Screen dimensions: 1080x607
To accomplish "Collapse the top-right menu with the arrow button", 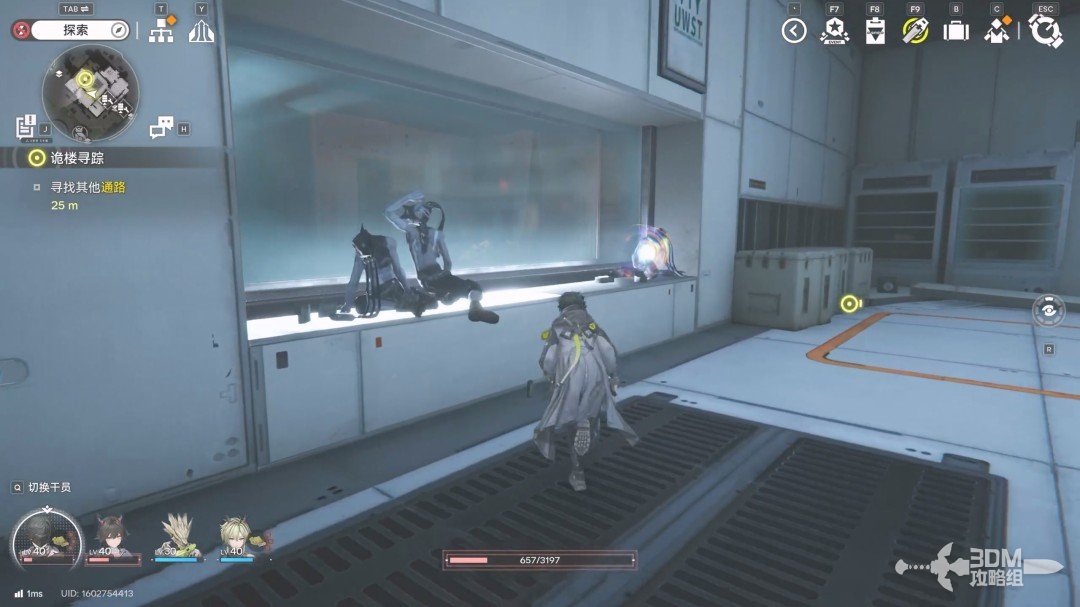I will [794, 31].
